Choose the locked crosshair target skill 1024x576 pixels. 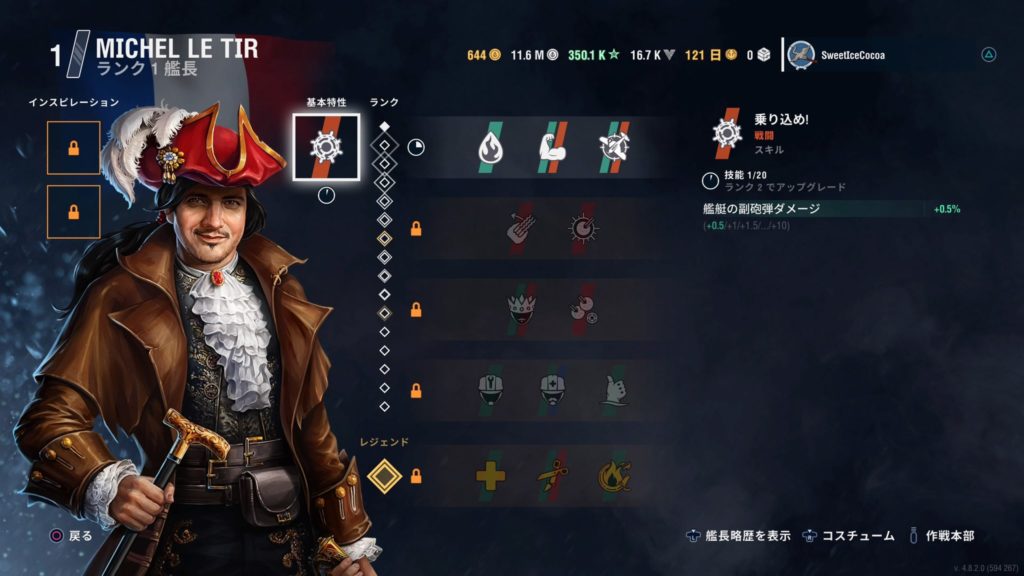click(583, 228)
